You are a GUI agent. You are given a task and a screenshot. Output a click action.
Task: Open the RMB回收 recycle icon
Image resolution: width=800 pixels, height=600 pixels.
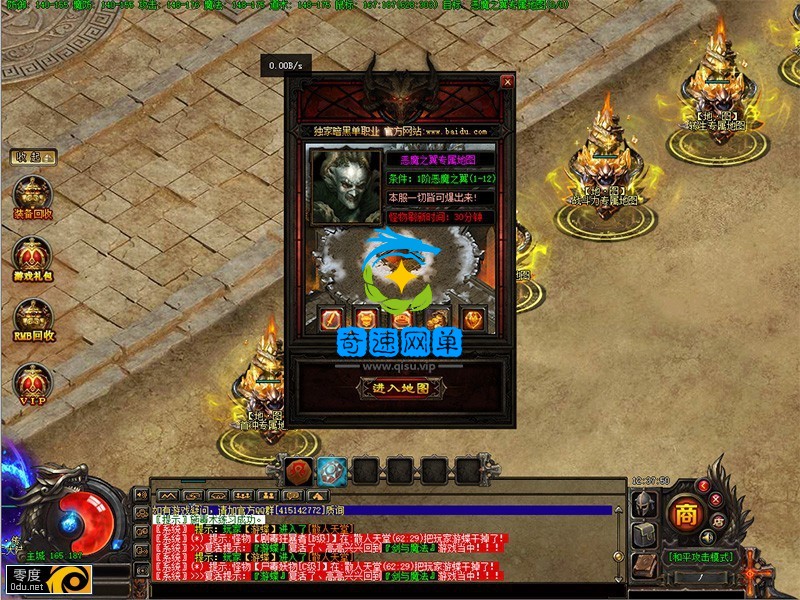point(32,319)
